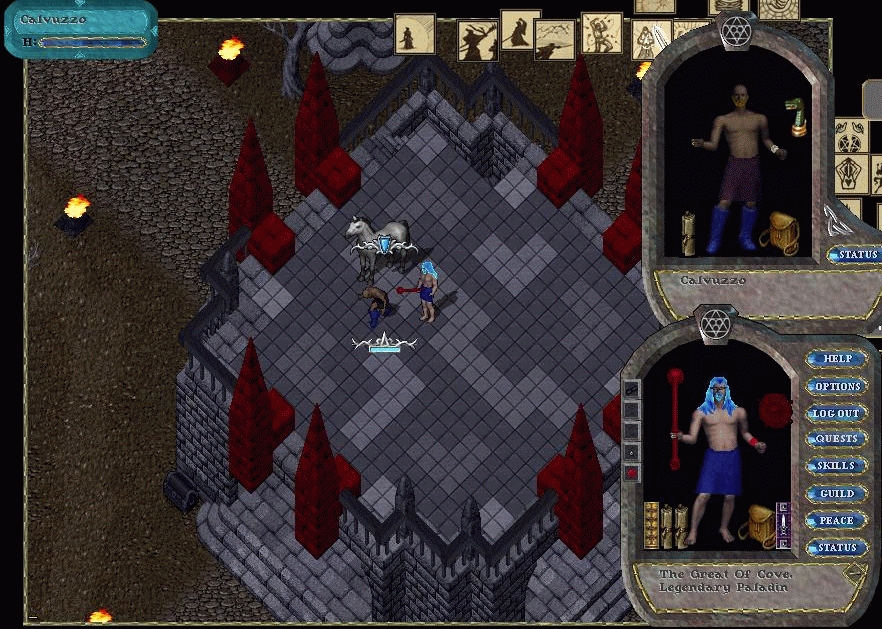The height and width of the screenshot is (629, 882).
Task: Show the Quests log
Action: pos(836,439)
